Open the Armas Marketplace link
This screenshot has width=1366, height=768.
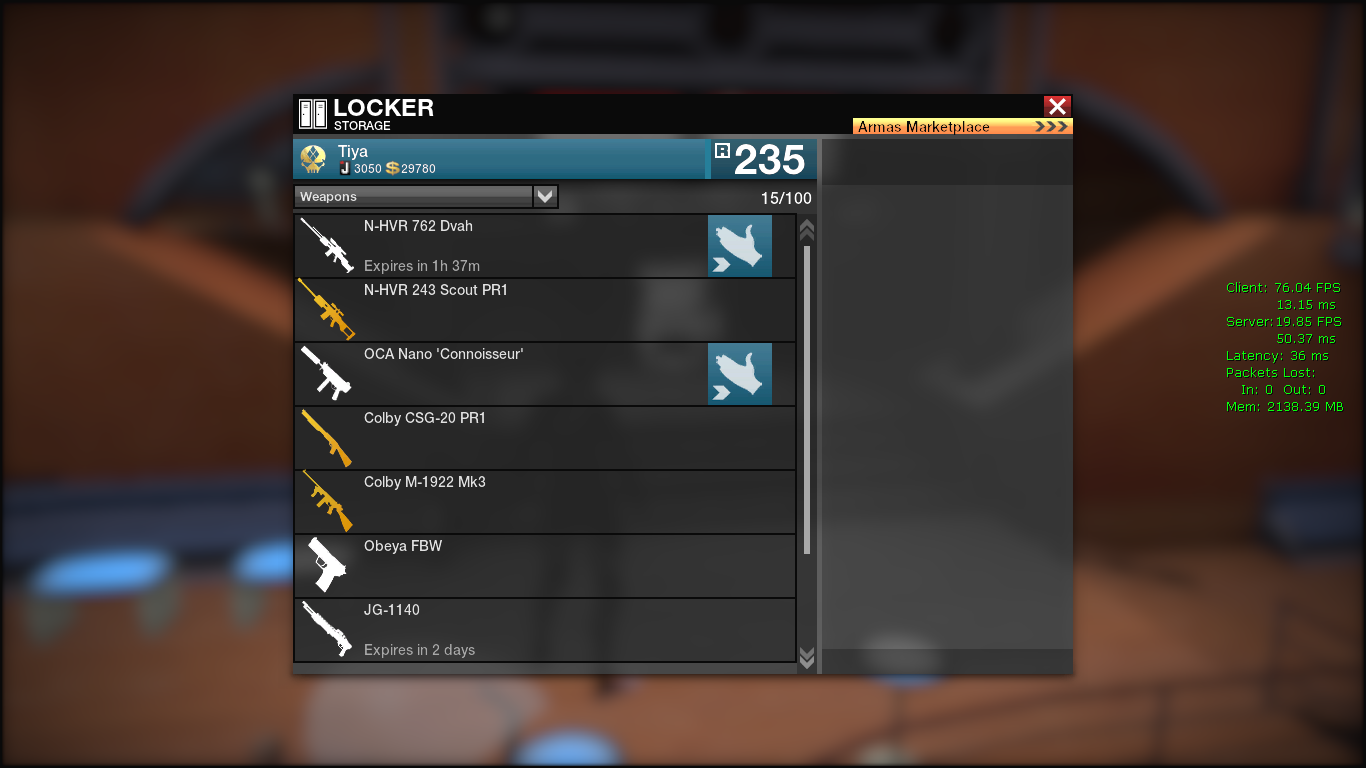(x=962, y=127)
